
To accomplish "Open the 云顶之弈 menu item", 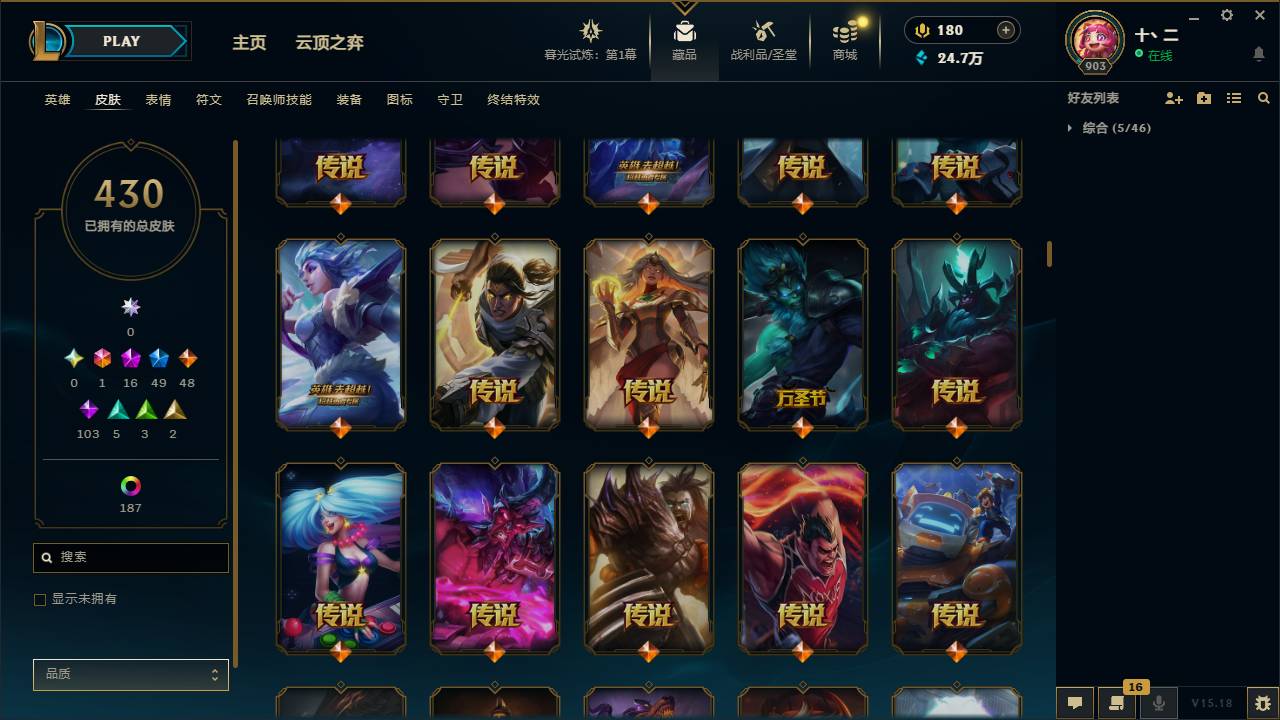I will click(331, 43).
